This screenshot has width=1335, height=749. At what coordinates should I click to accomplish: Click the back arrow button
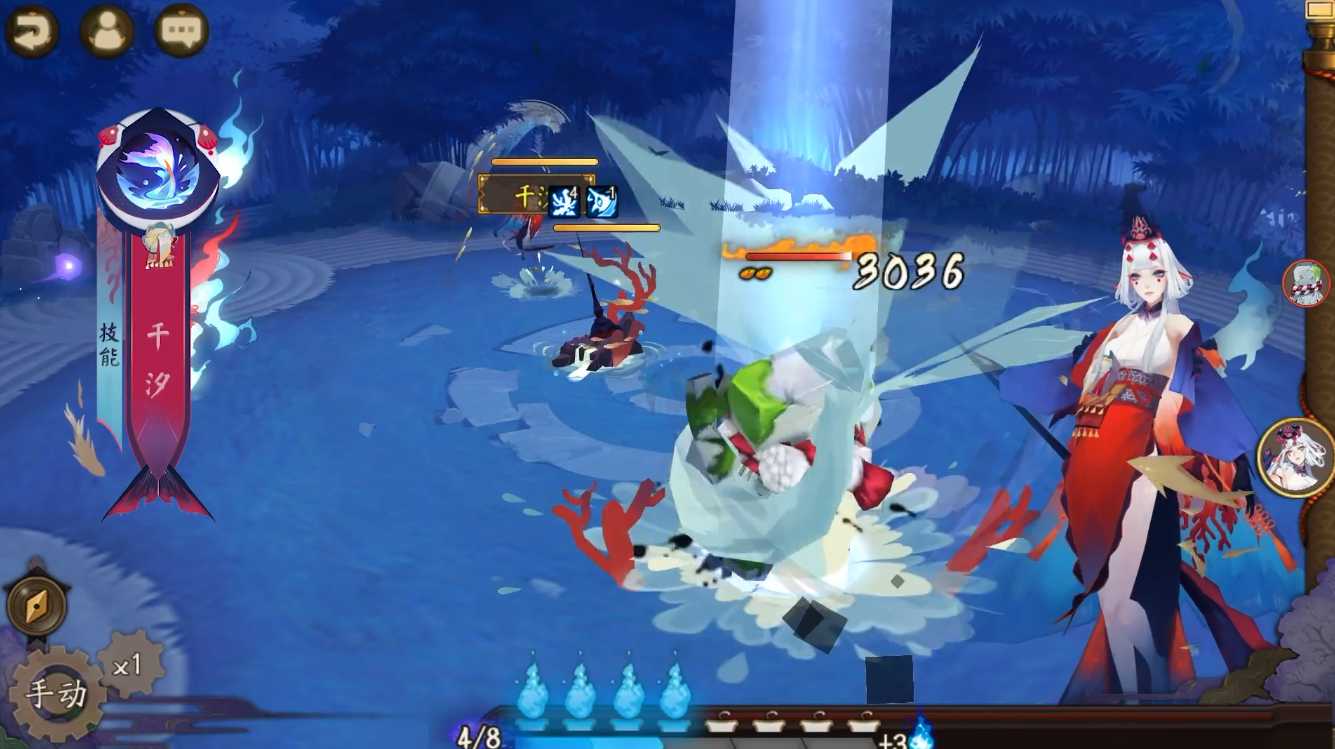31,30
